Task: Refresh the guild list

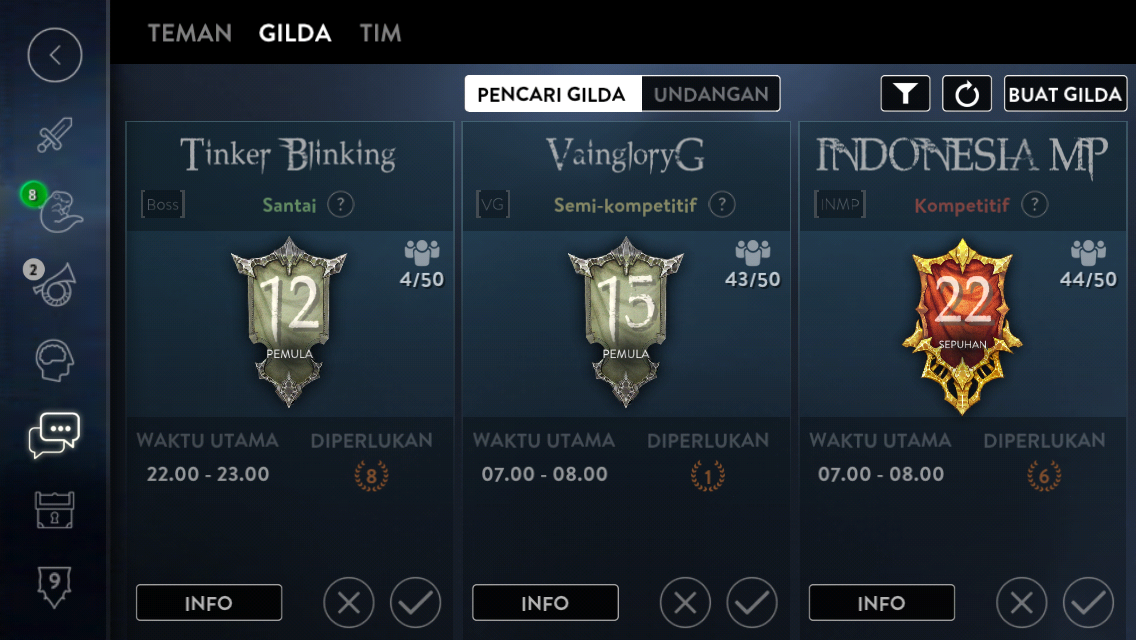Action: 967,94
